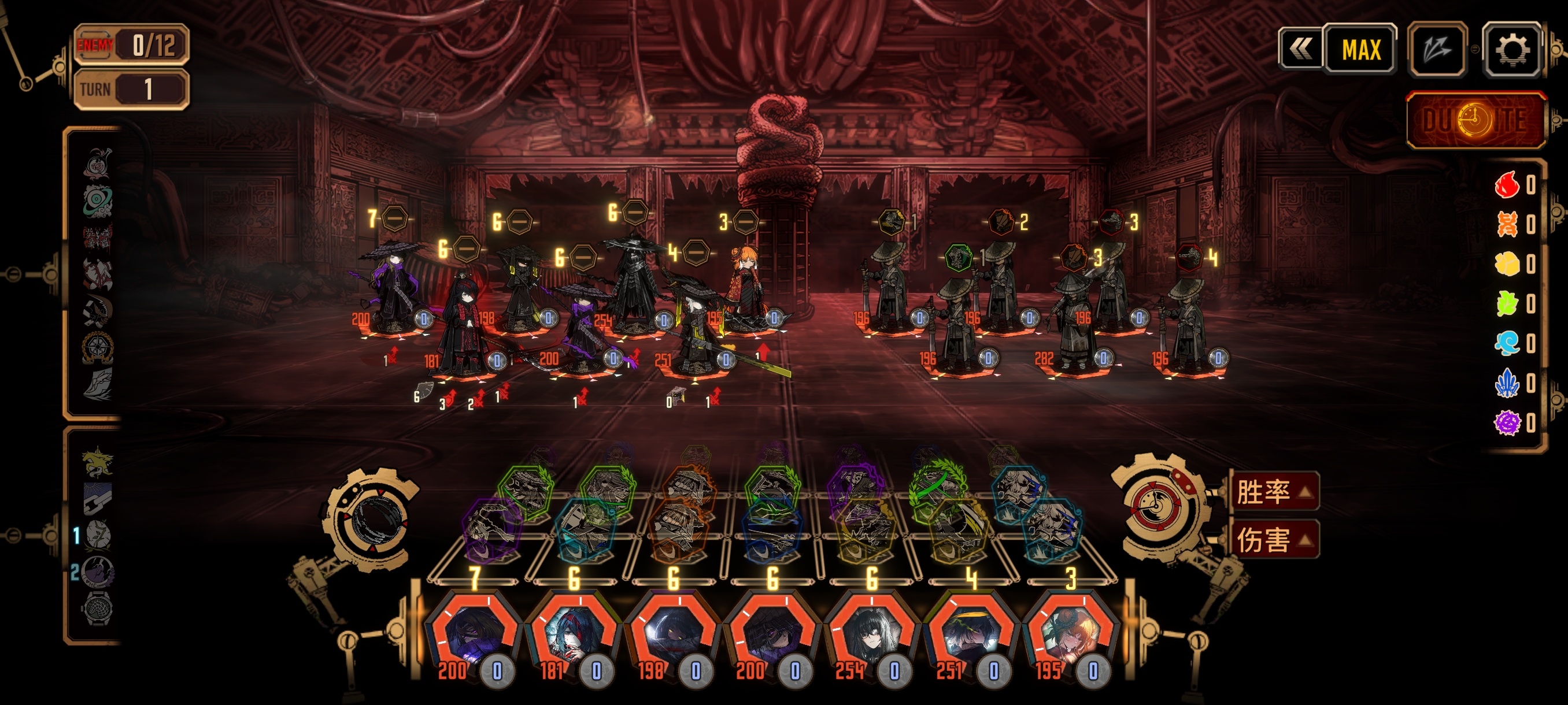Select the sinner portrait with 198 HP

click(672, 634)
